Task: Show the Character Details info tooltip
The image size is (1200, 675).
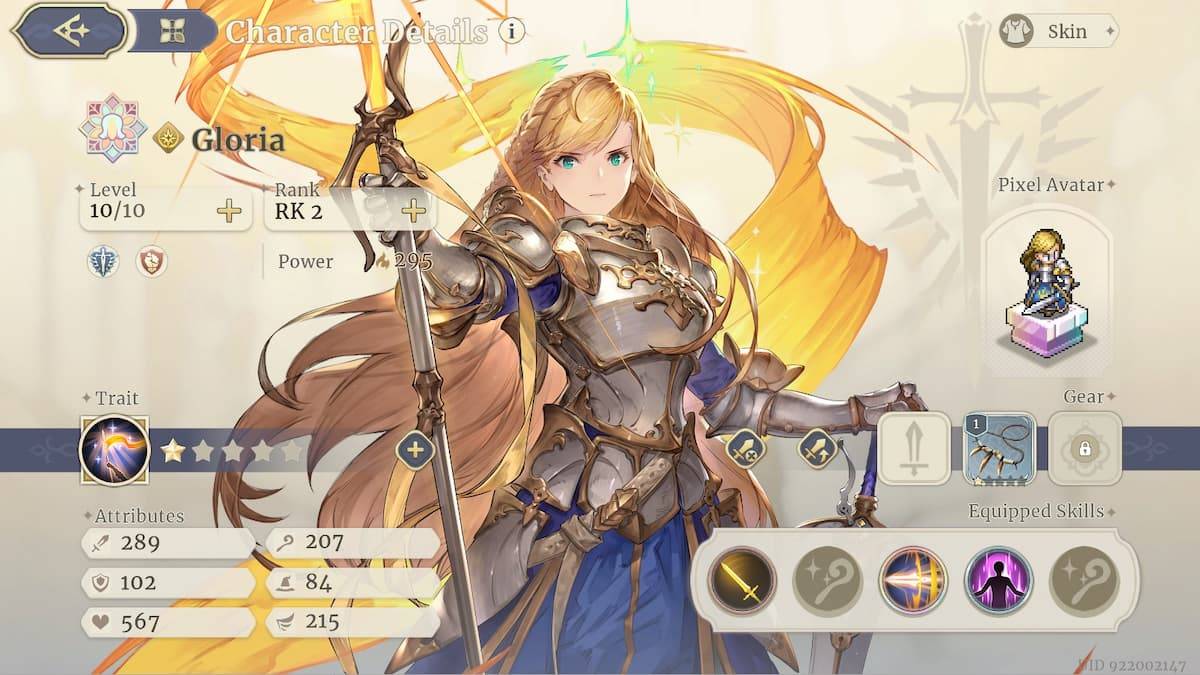Action: point(512,31)
